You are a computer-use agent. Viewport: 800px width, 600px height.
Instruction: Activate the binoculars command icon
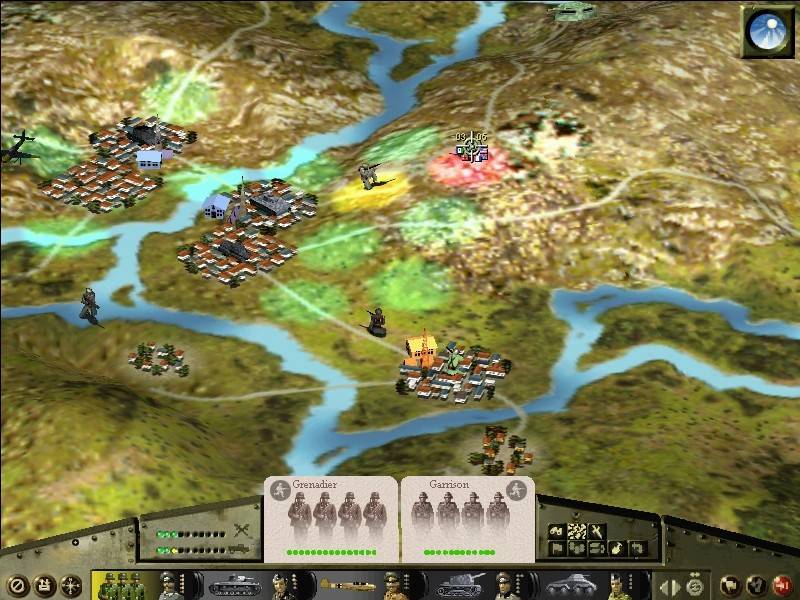coord(557,531)
